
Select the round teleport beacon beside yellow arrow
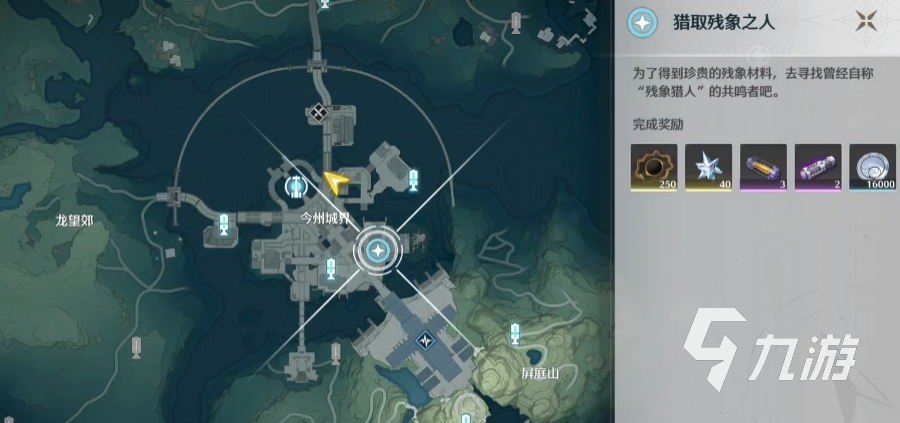295,185
